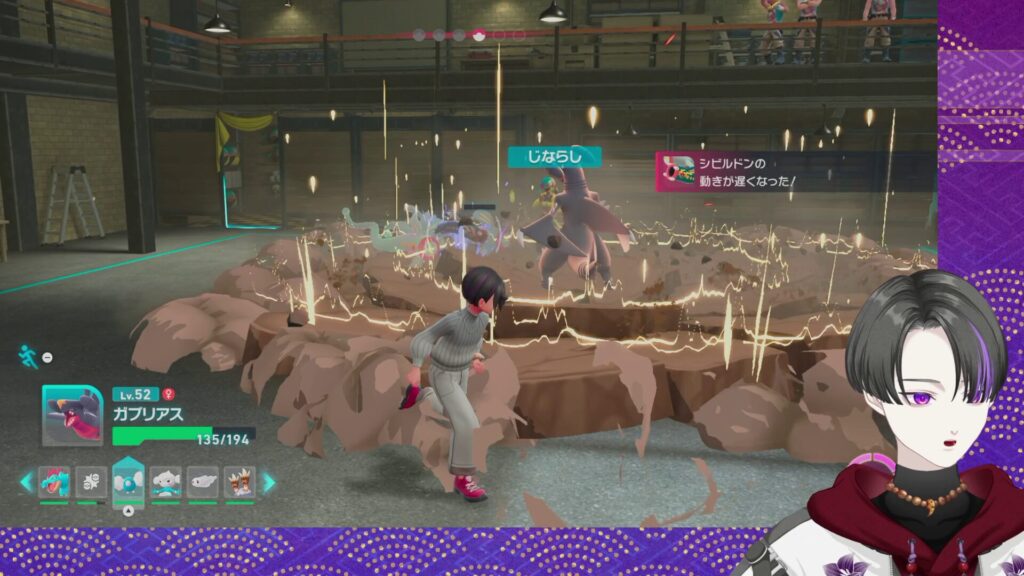This screenshot has width=1024, height=576.
Task: Click the じならし move label
Action: click(x=554, y=156)
